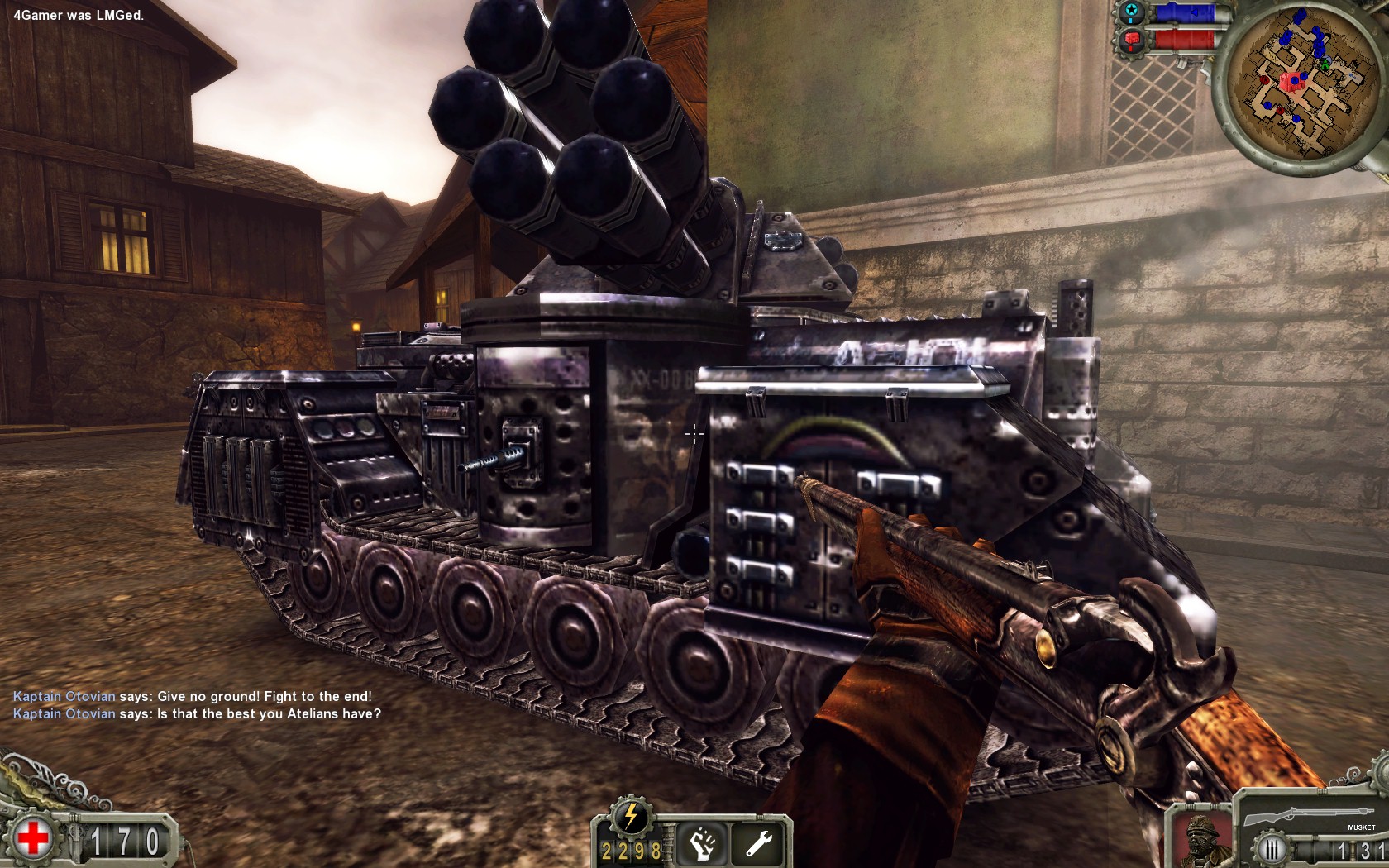Click the red cross health icon
Viewport: 1389px width, 868px height.
[35, 837]
